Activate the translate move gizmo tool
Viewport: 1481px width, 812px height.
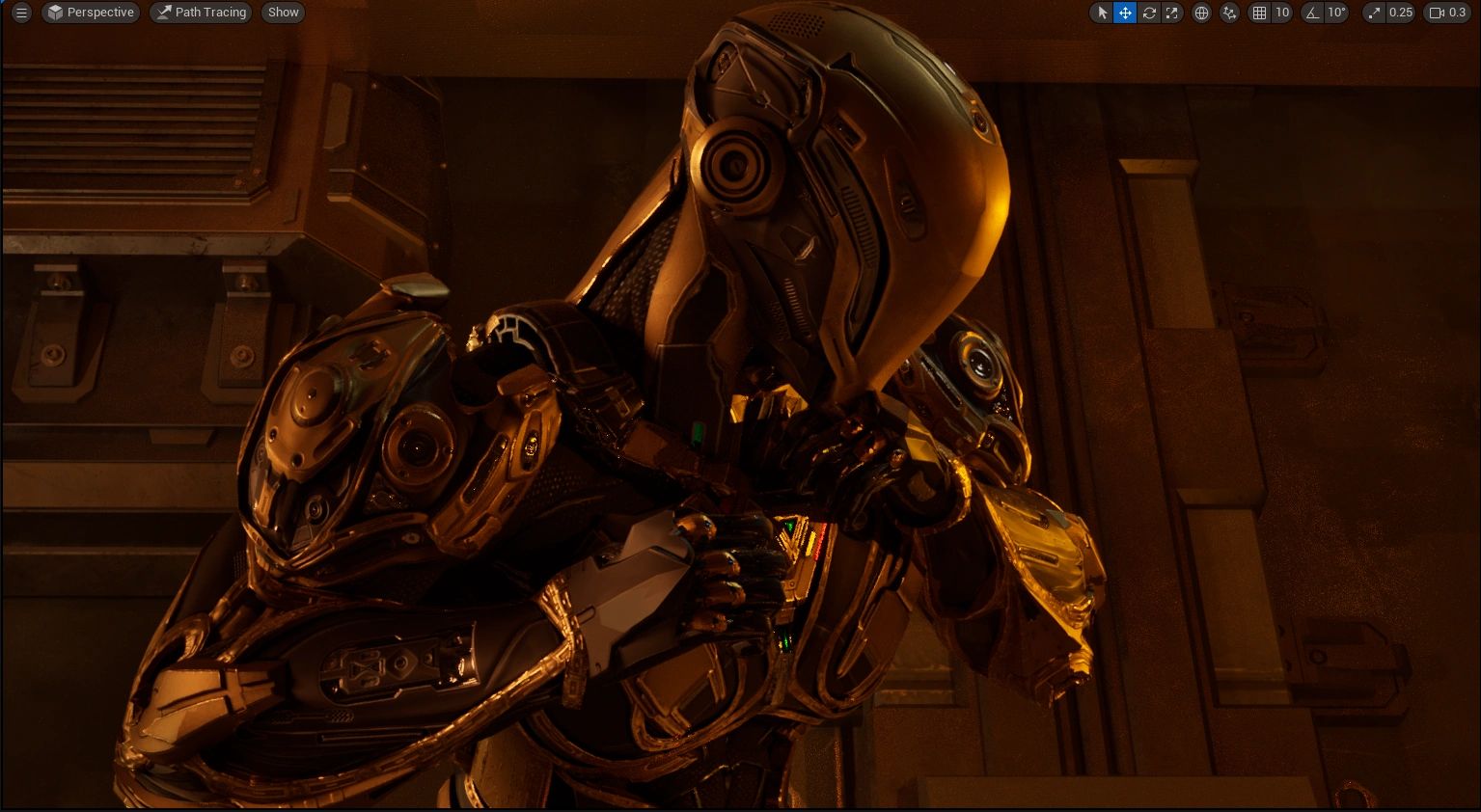coord(1125,13)
